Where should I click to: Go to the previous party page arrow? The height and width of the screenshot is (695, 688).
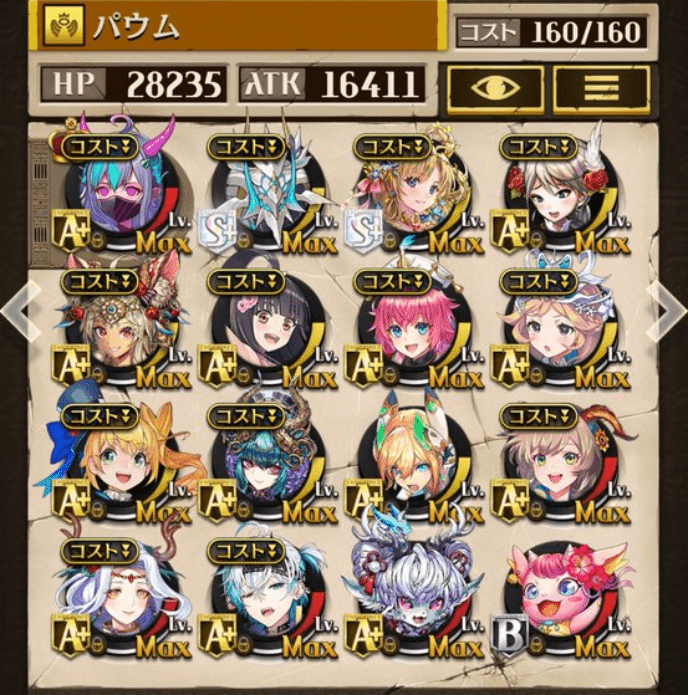click(x=18, y=310)
